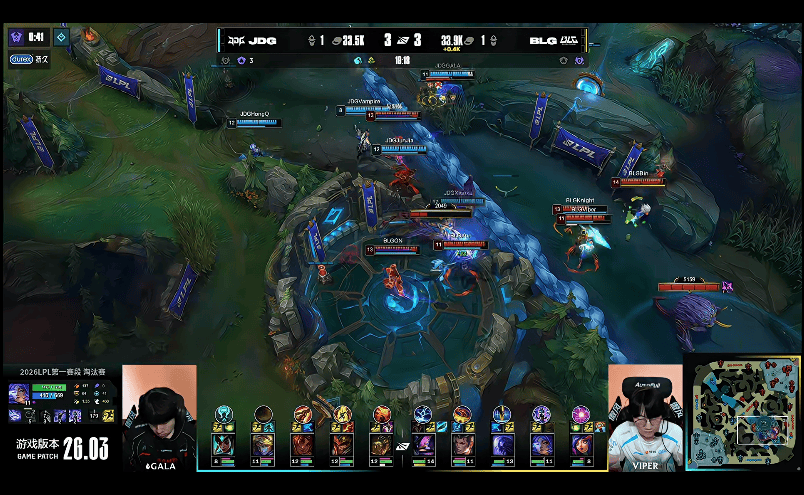Click the BLG team logo on scoreboard
This screenshot has width=804, height=495.
(x=570, y=41)
